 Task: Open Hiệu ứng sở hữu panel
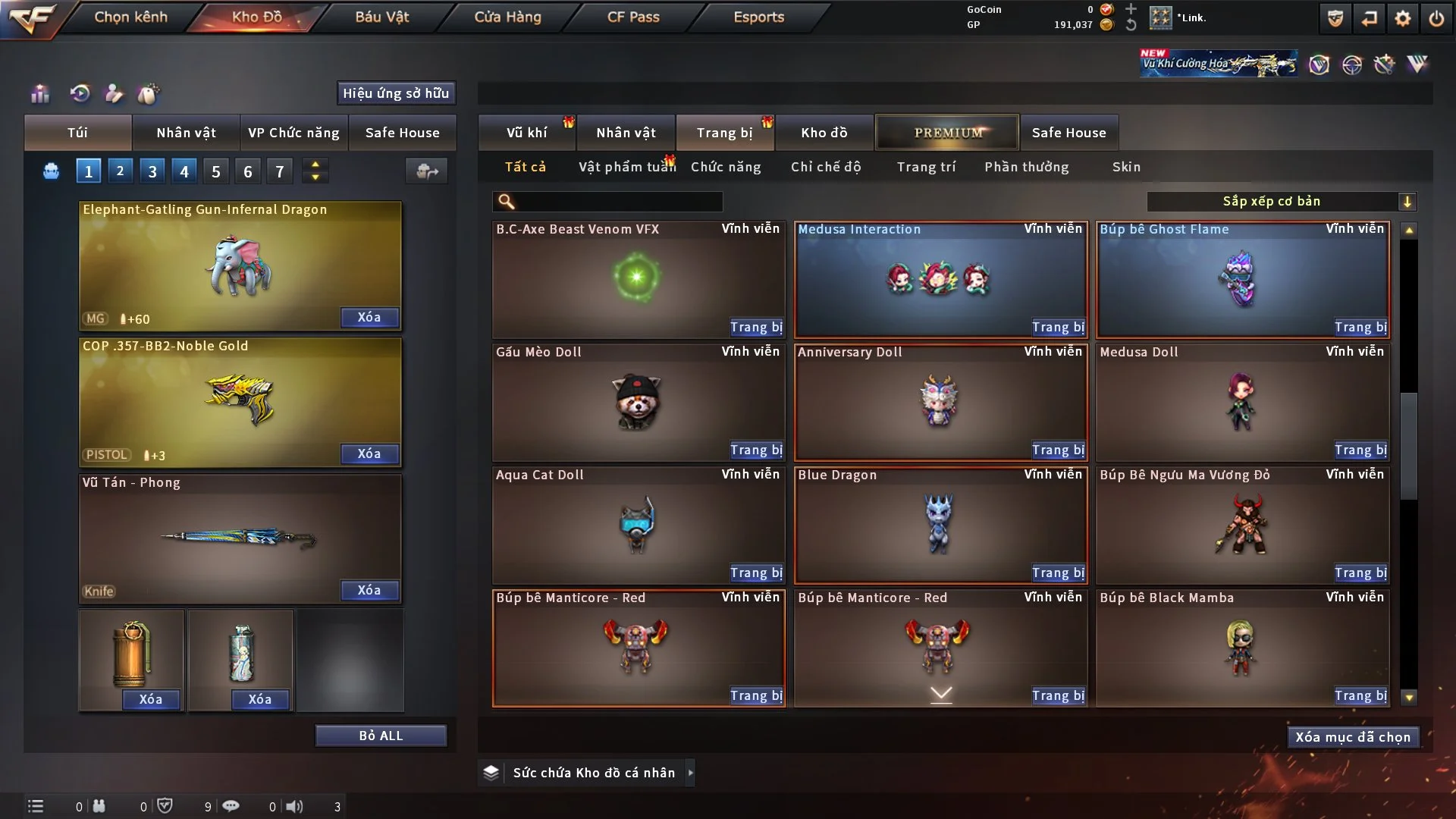coord(396,93)
